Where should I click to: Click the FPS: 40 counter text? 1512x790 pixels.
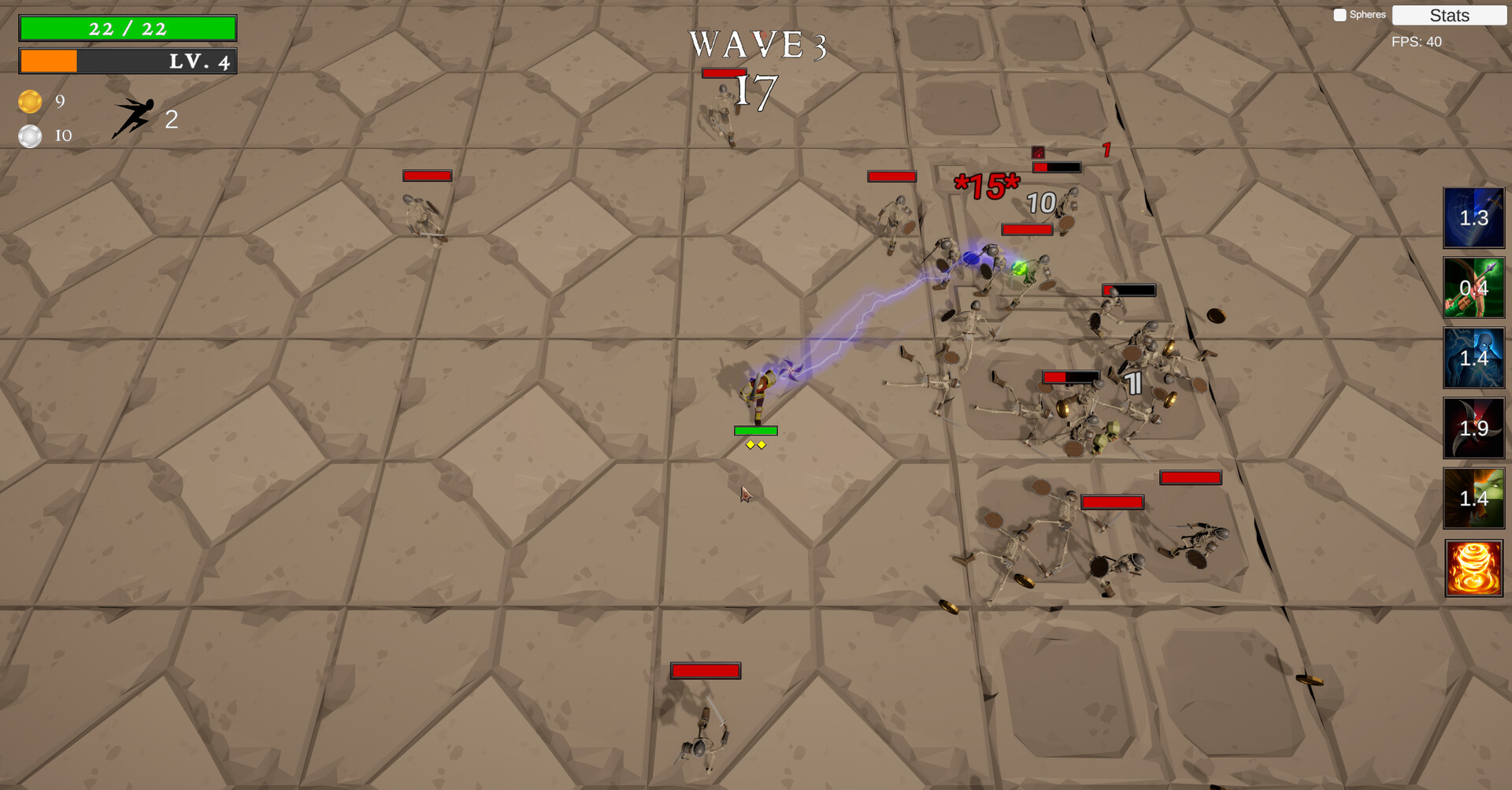pyautogui.click(x=1413, y=42)
